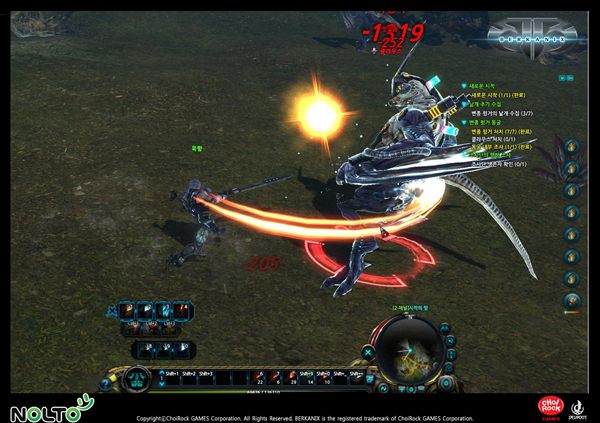The height and width of the screenshot is (423, 600).
Task: Select the Shift+2 hotbar slot
Action: (x=187, y=380)
